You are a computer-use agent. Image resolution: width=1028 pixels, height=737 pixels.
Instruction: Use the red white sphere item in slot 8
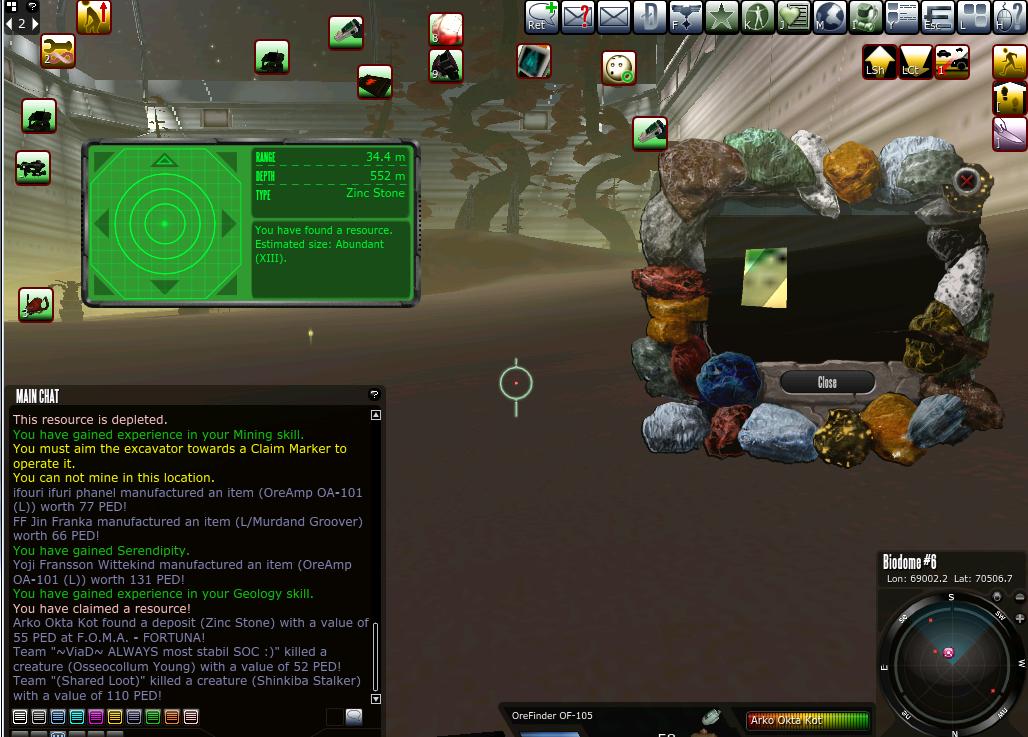tap(445, 28)
